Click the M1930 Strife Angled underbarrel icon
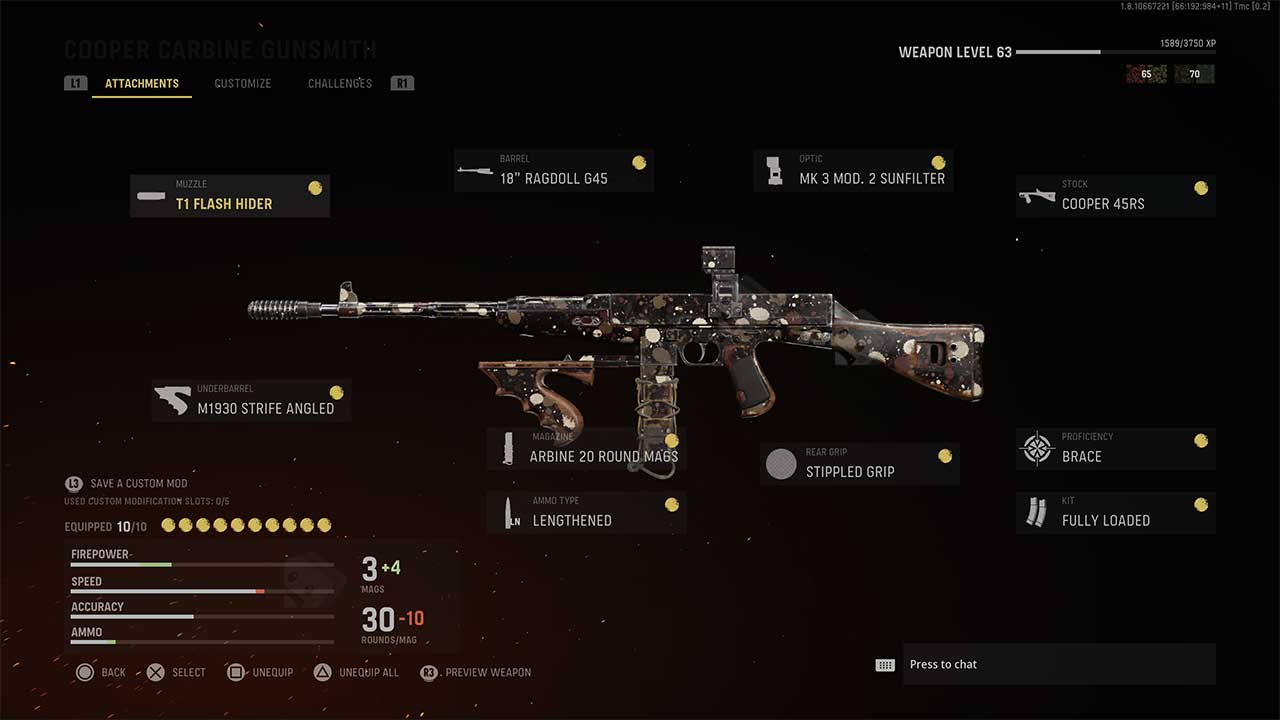 [x=172, y=399]
